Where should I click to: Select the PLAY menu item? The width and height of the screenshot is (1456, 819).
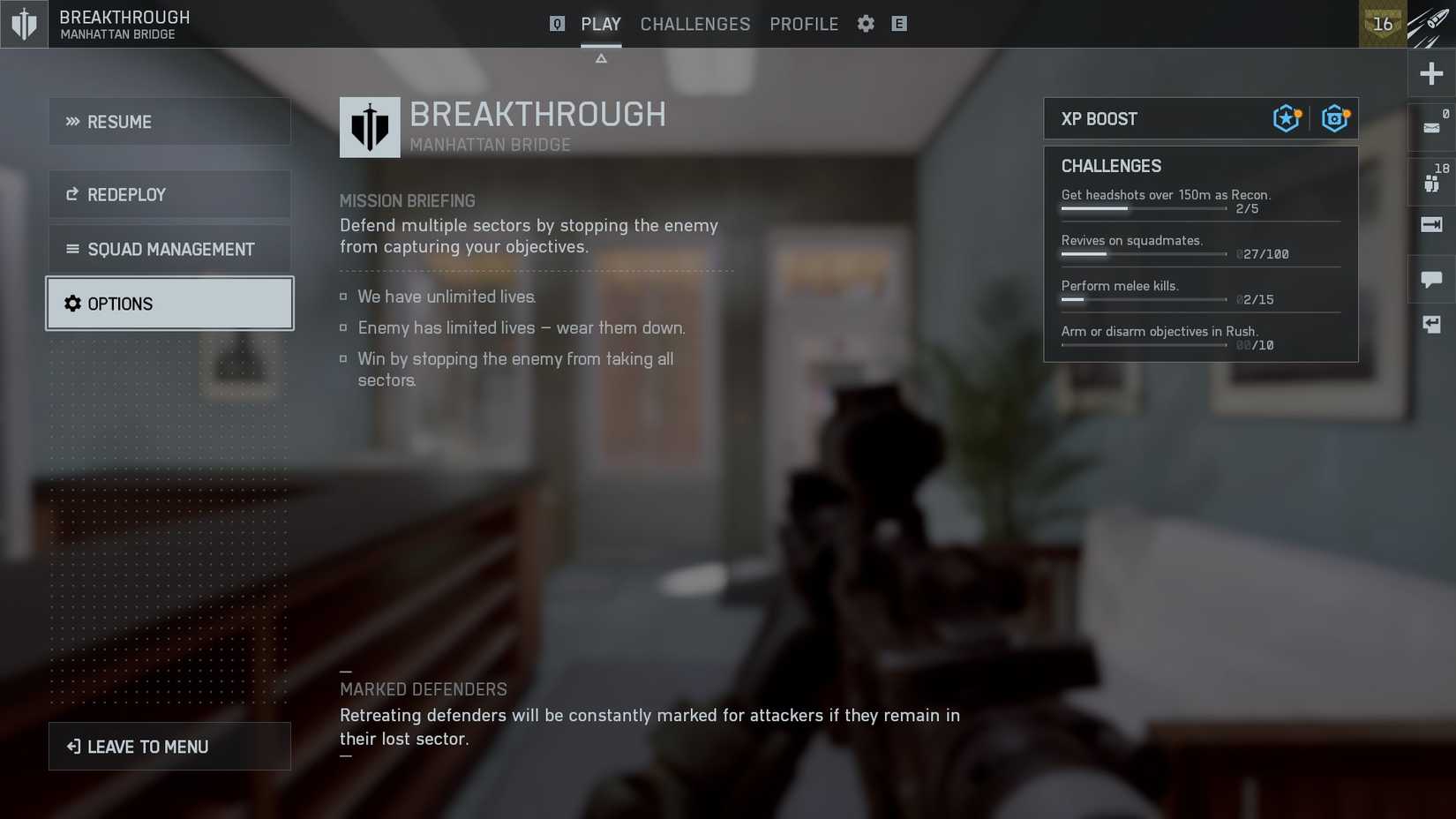tap(601, 24)
